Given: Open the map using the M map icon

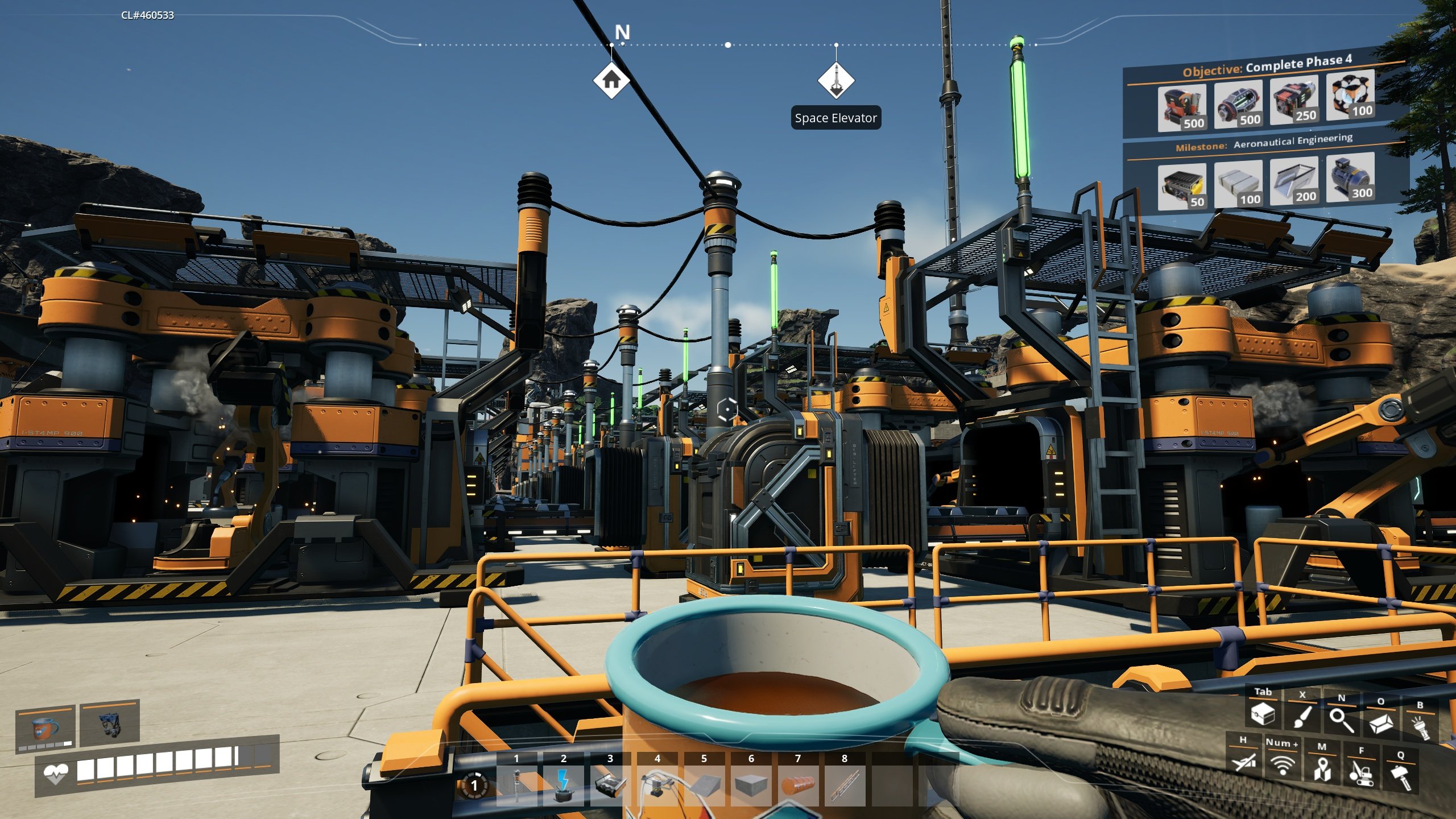Looking at the screenshot, I should click(x=1323, y=772).
